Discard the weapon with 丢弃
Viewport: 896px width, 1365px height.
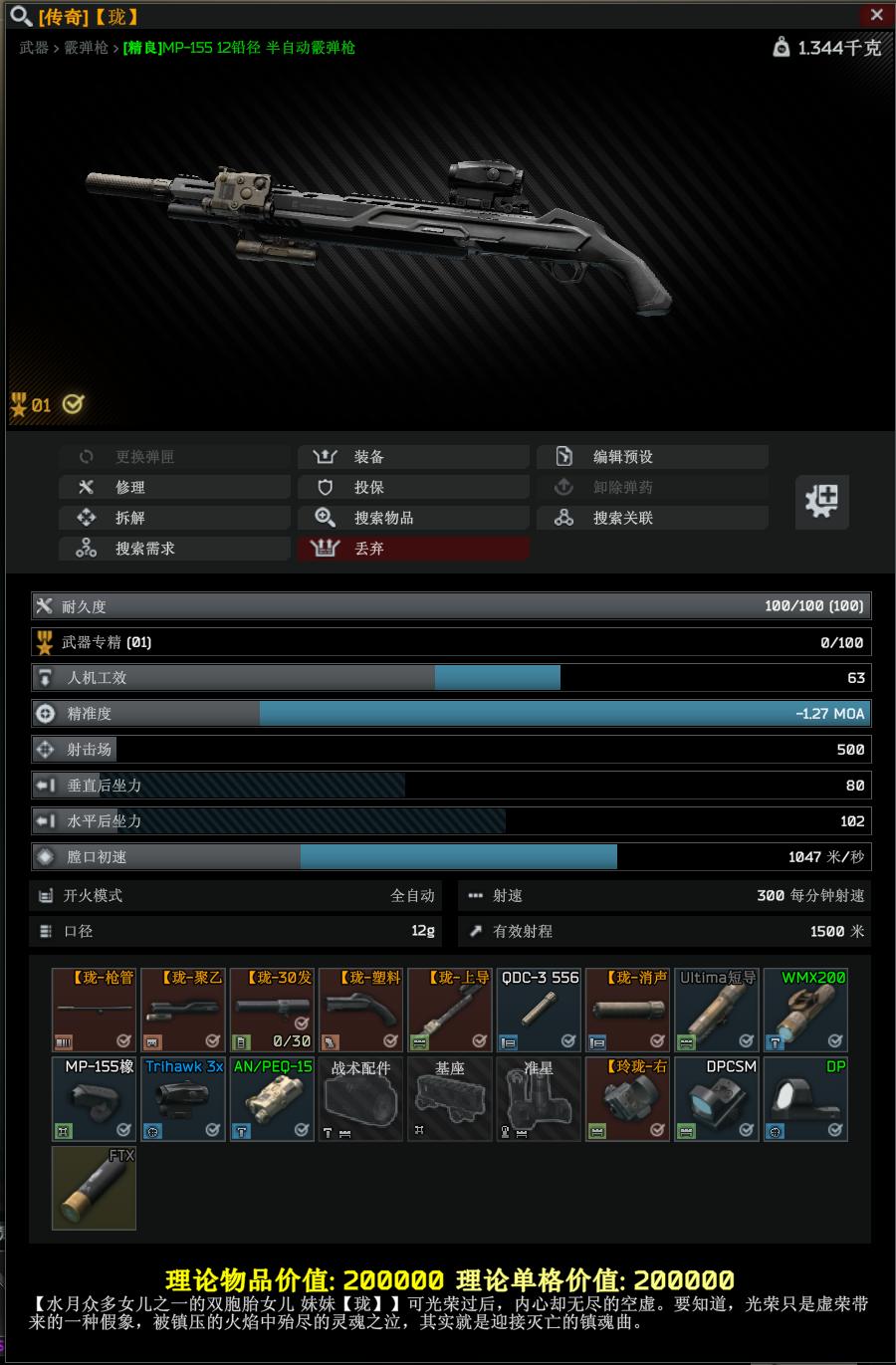[x=413, y=549]
